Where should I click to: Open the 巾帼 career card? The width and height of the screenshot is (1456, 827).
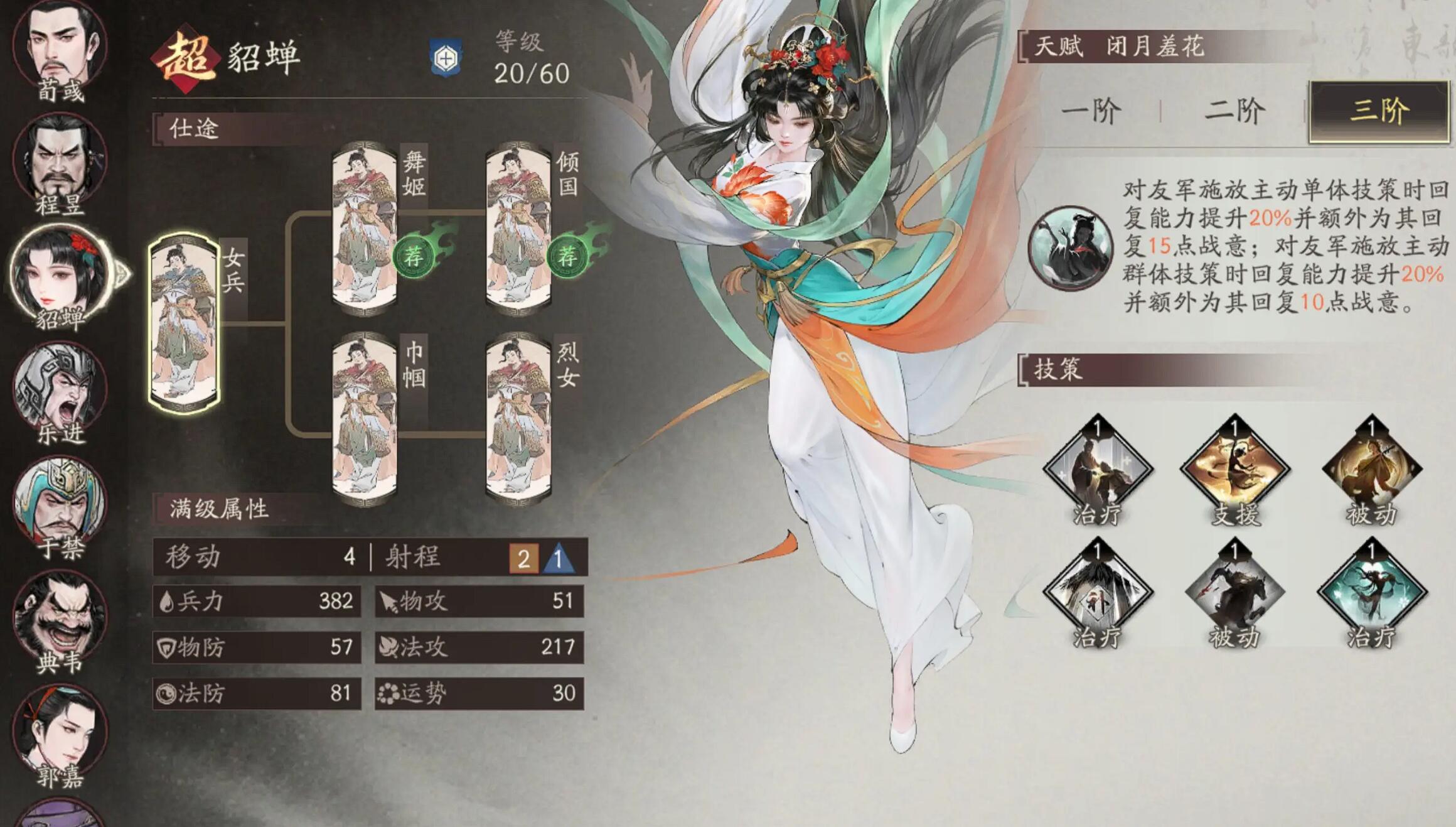pyautogui.click(x=365, y=419)
